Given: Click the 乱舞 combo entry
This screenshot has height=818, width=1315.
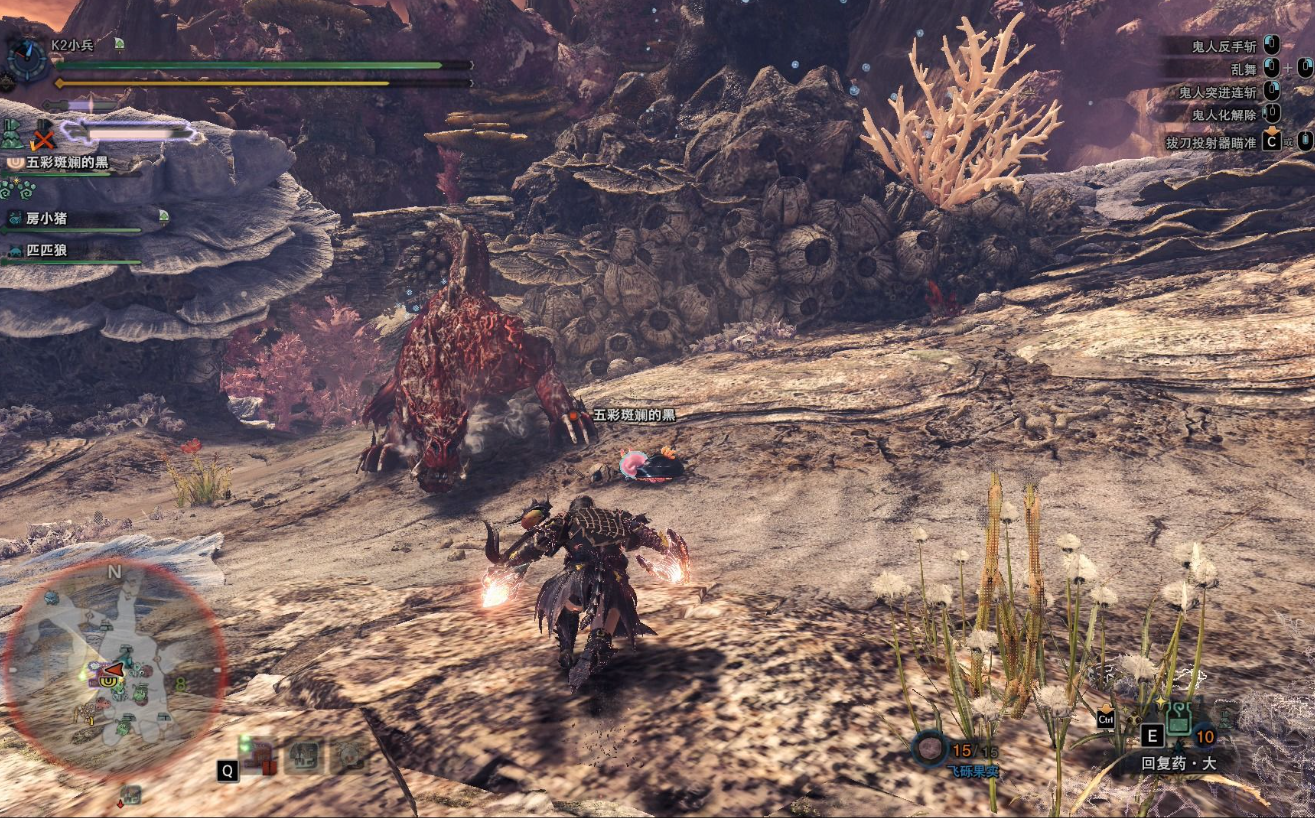Looking at the screenshot, I should coord(1243,68).
